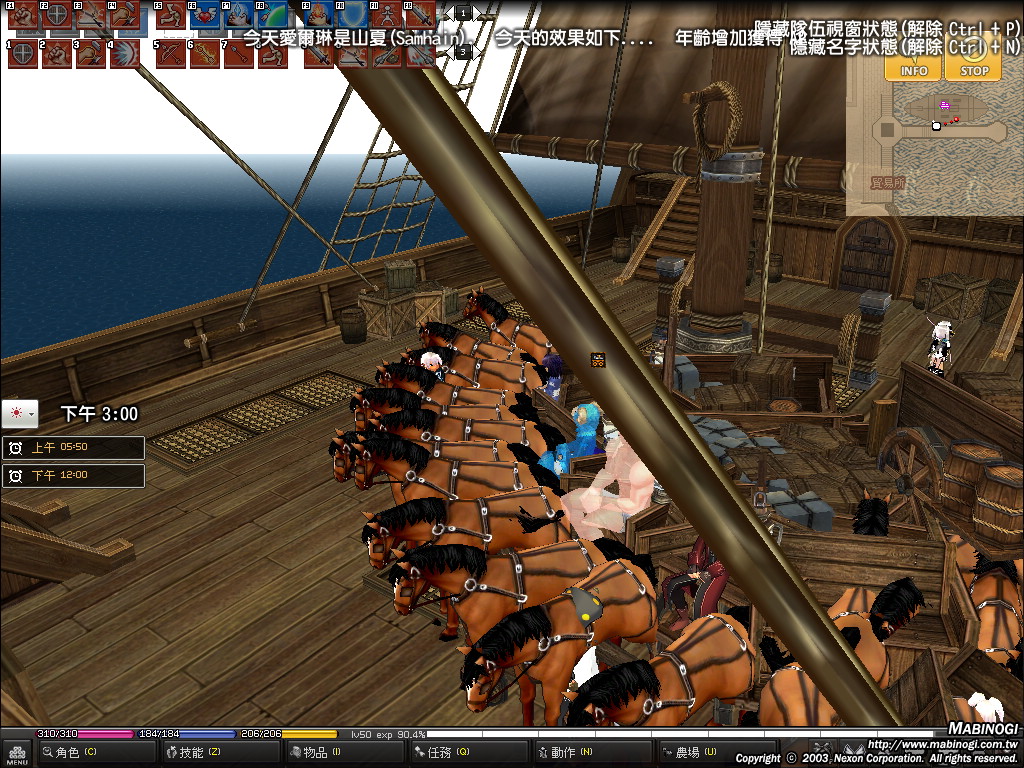Select the 貿易所 trading post map label

click(887, 183)
